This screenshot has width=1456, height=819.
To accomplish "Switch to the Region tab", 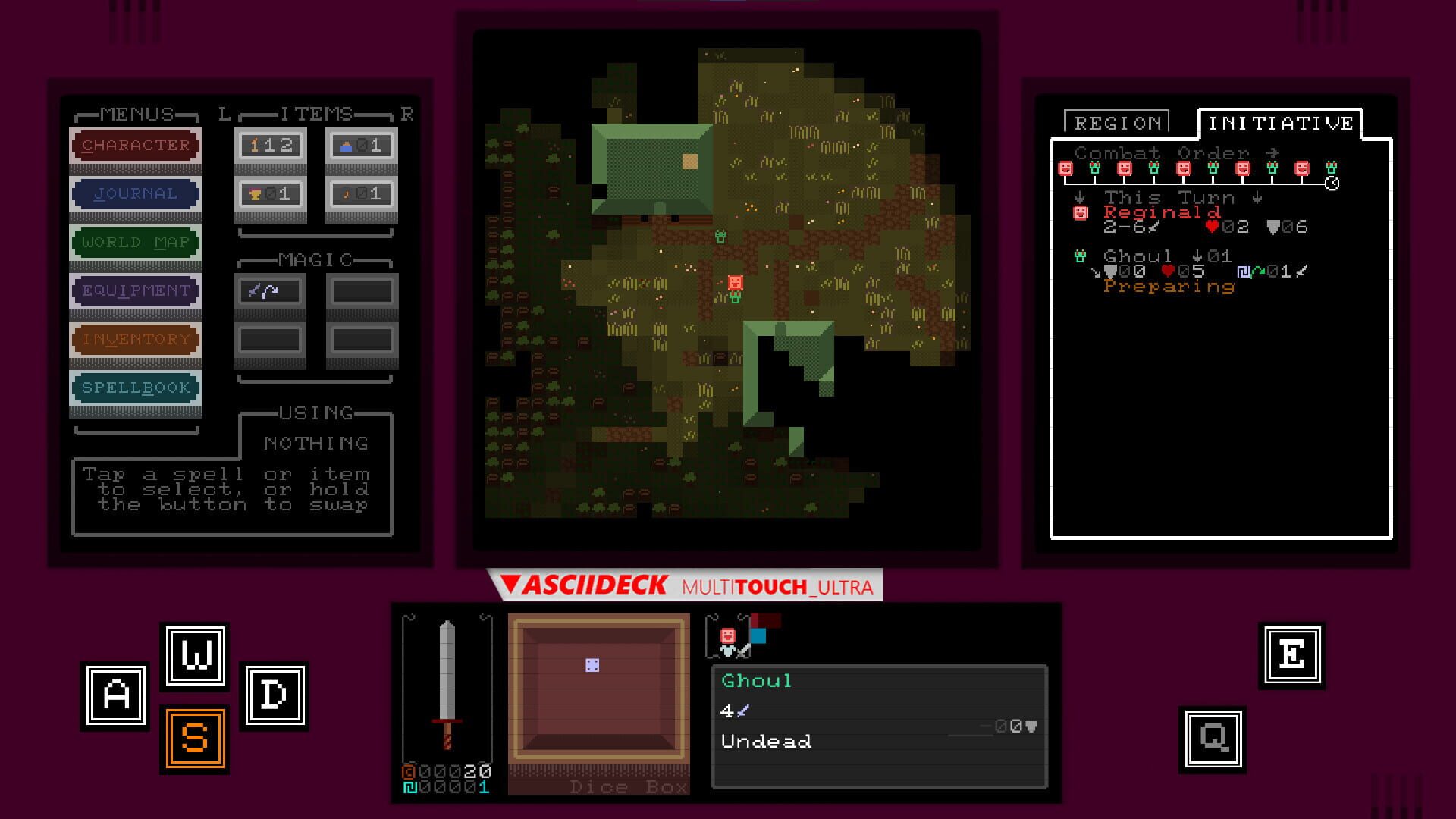I will pyautogui.click(x=1118, y=123).
